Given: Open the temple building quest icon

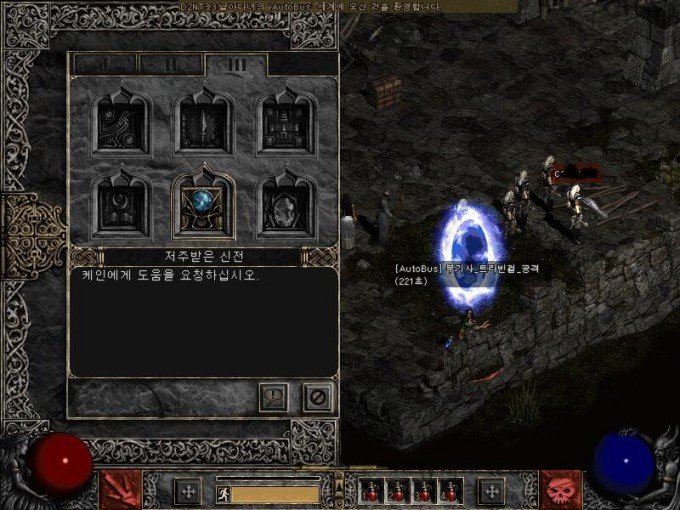Looking at the screenshot, I should (284, 122).
